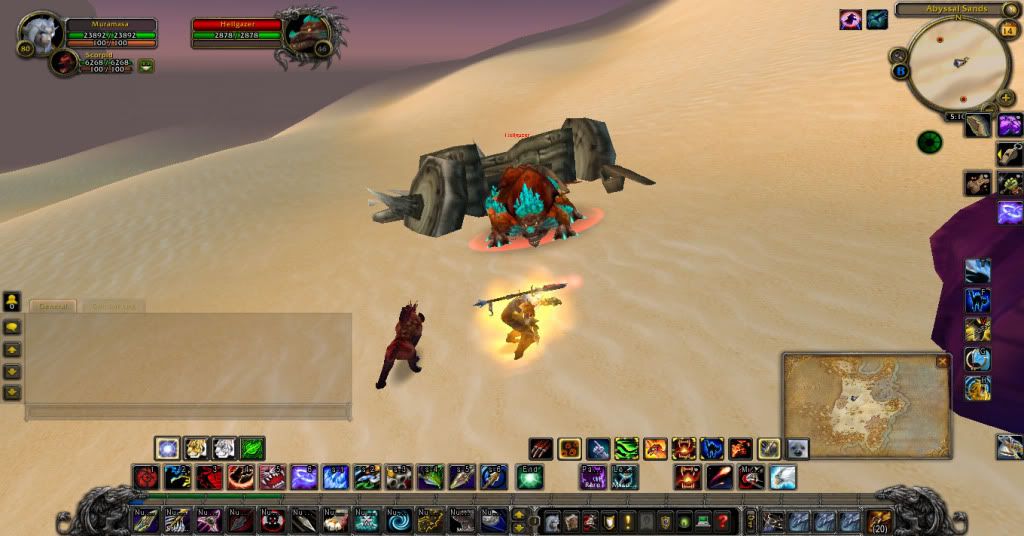The height and width of the screenshot is (536, 1024).
Task: Activate the green leaf ability icon
Action: click(252, 448)
